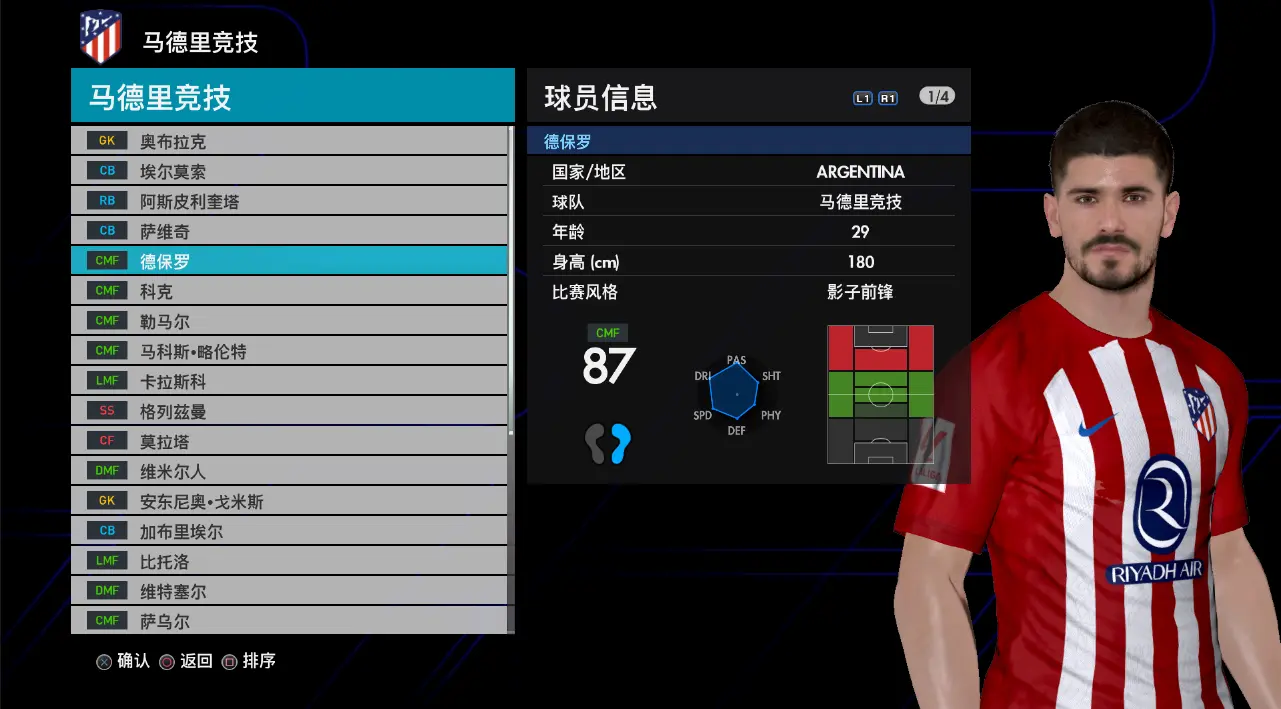Select goalkeeper 安东尼奥•戈米斯

289,501
